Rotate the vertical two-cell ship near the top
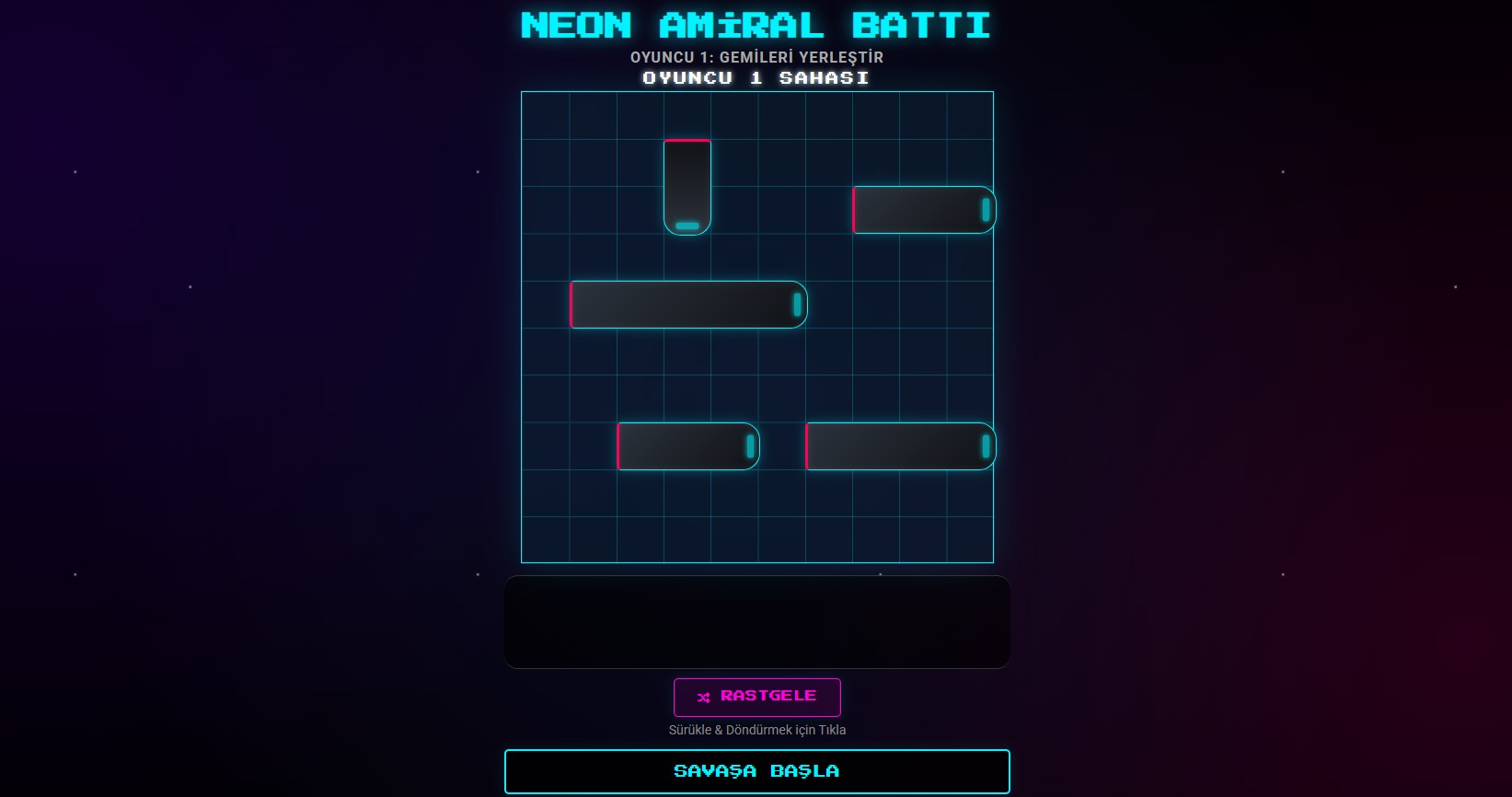1512x797 pixels. (687, 187)
